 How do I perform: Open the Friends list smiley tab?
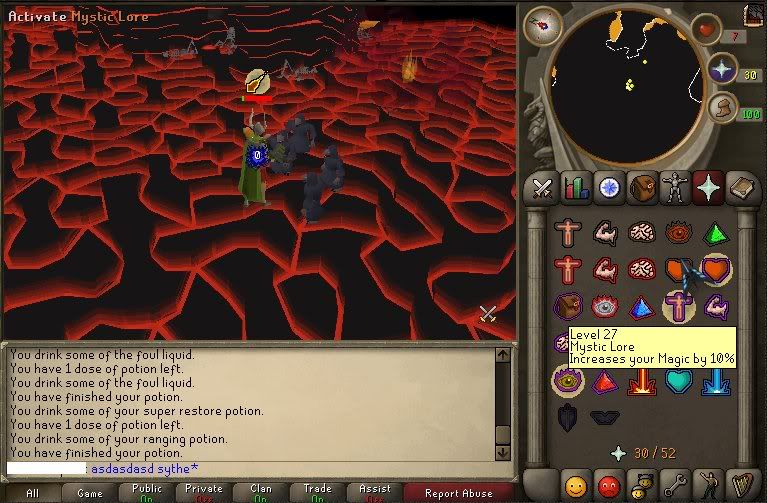tap(577, 485)
